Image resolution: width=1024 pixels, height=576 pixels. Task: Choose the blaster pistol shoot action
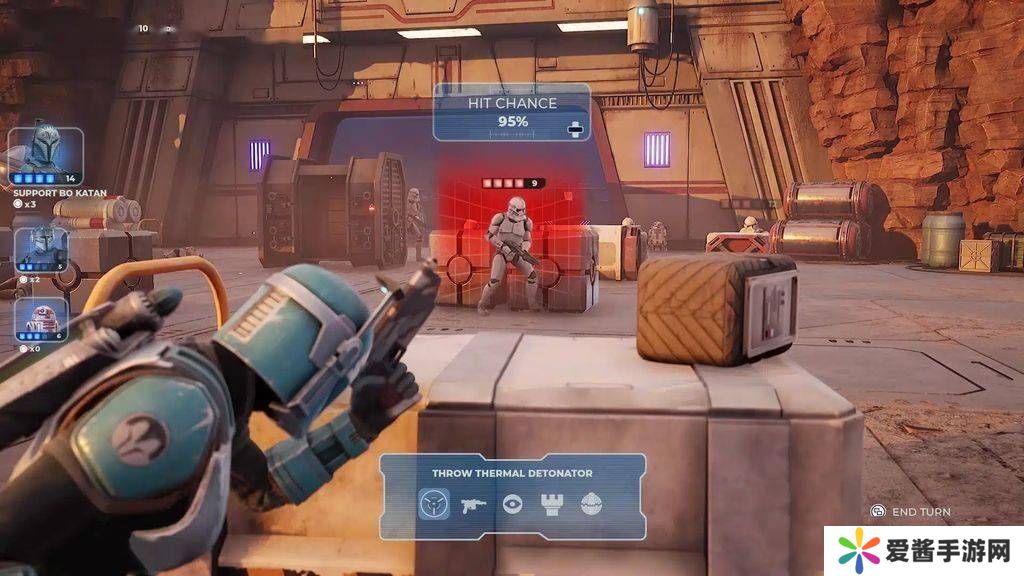tap(473, 504)
